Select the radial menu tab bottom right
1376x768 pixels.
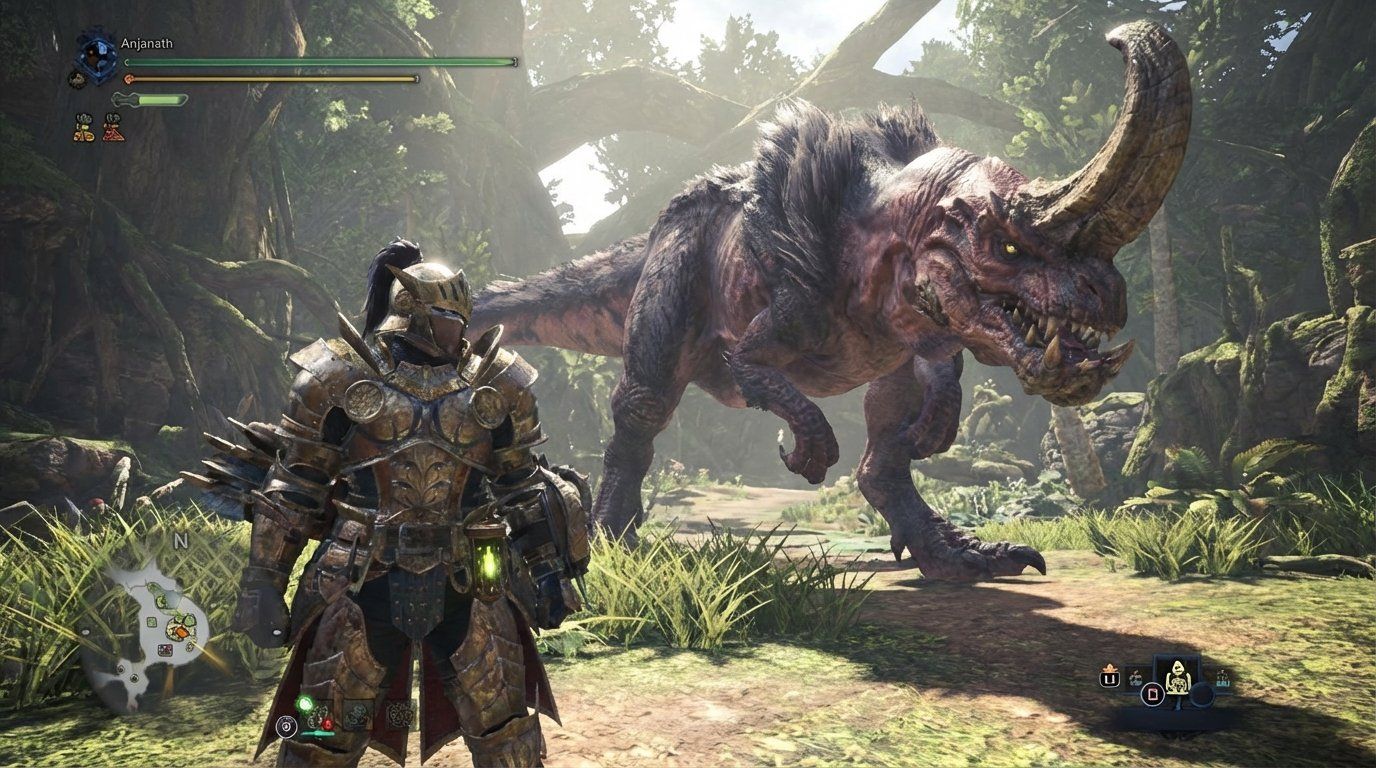point(1203,695)
